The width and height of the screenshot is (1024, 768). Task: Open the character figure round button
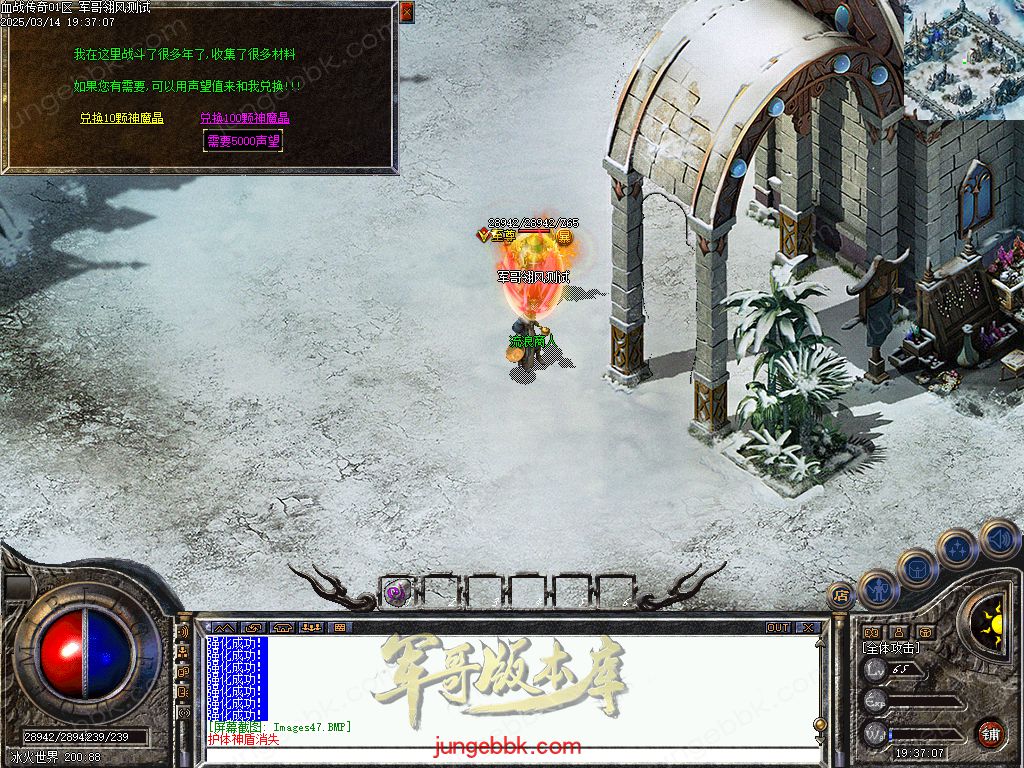(878, 589)
